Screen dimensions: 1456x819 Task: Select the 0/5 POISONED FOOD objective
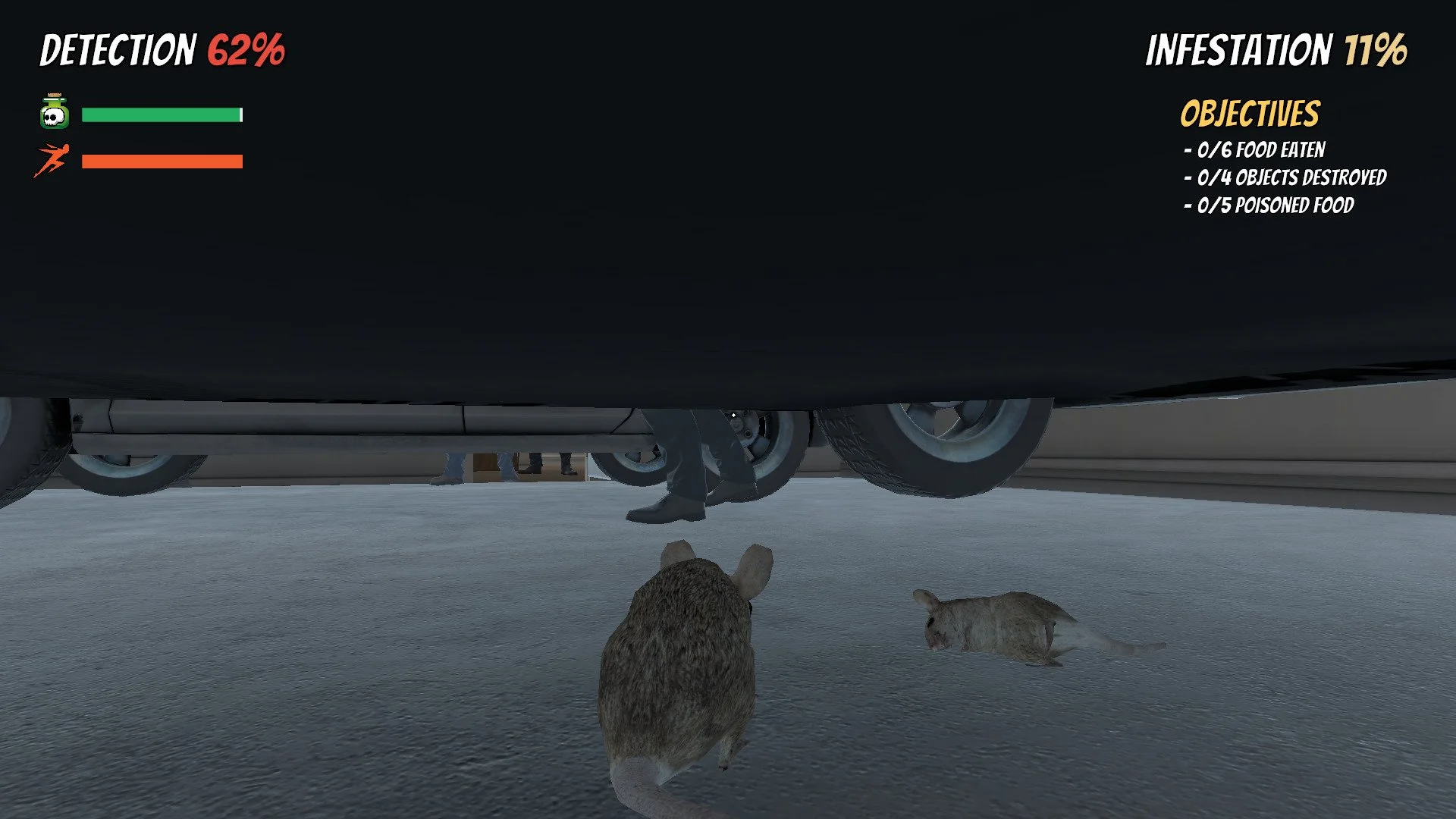[x=1268, y=206]
